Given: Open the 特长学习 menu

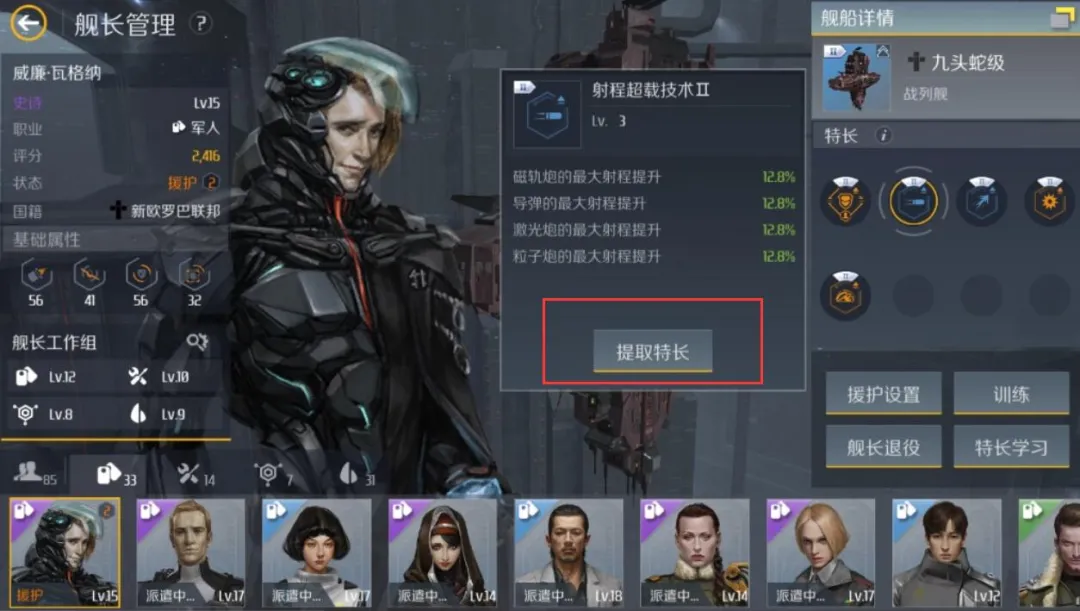Looking at the screenshot, I should click(1011, 447).
